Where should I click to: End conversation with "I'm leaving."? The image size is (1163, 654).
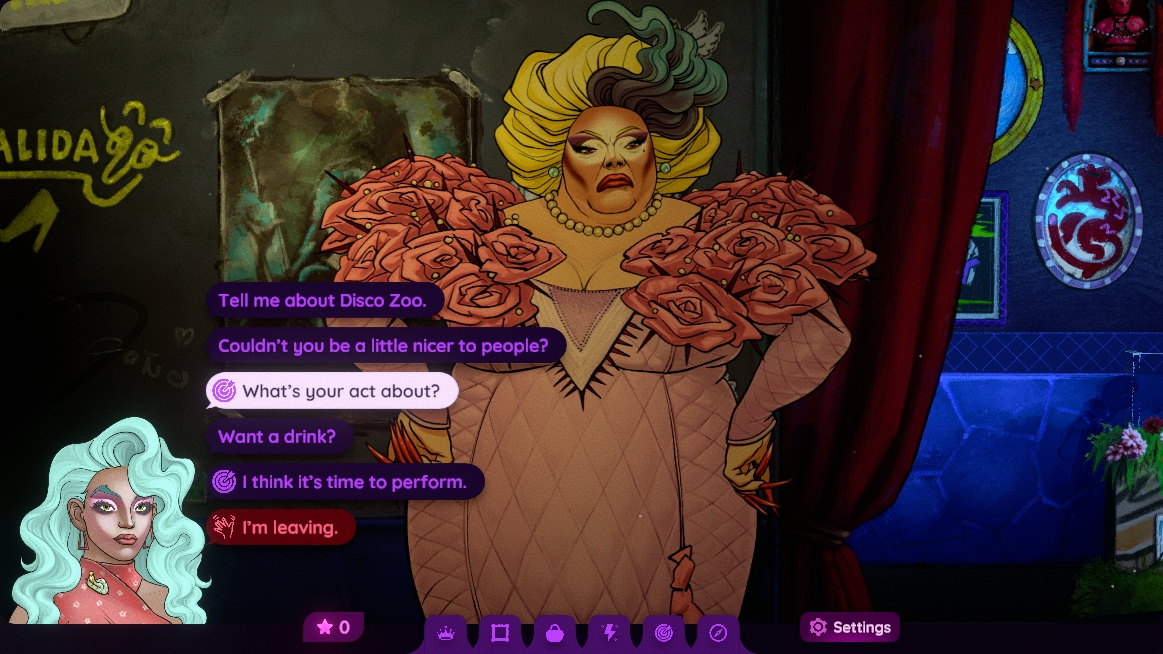(x=281, y=527)
